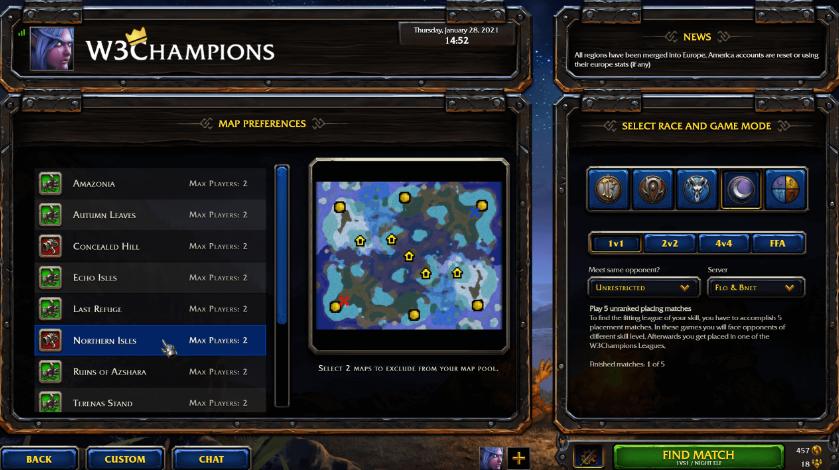Select the Night Elf crescent moon icon

point(741,189)
